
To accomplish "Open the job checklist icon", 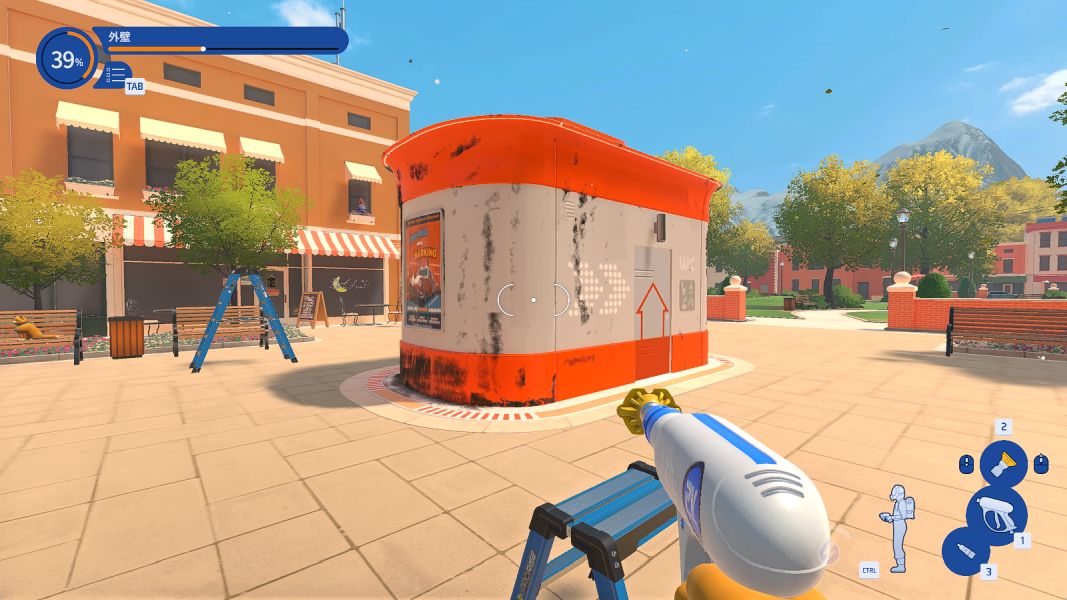I will [x=116, y=74].
